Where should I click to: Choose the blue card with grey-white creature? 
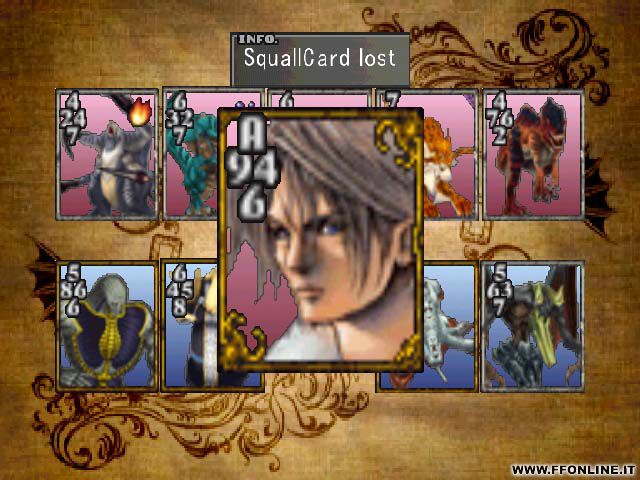[450, 325]
